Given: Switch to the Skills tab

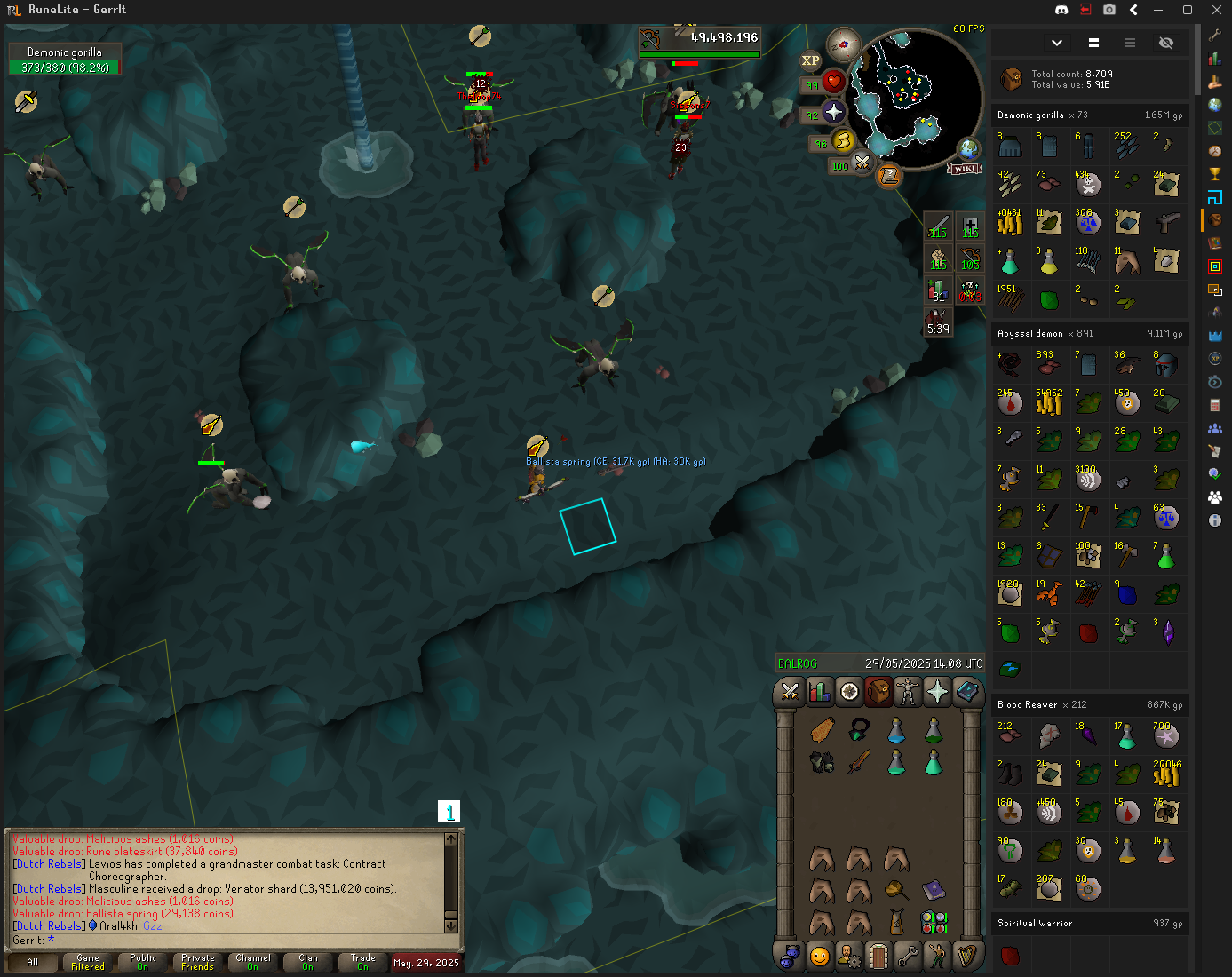Looking at the screenshot, I should (x=819, y=692).
